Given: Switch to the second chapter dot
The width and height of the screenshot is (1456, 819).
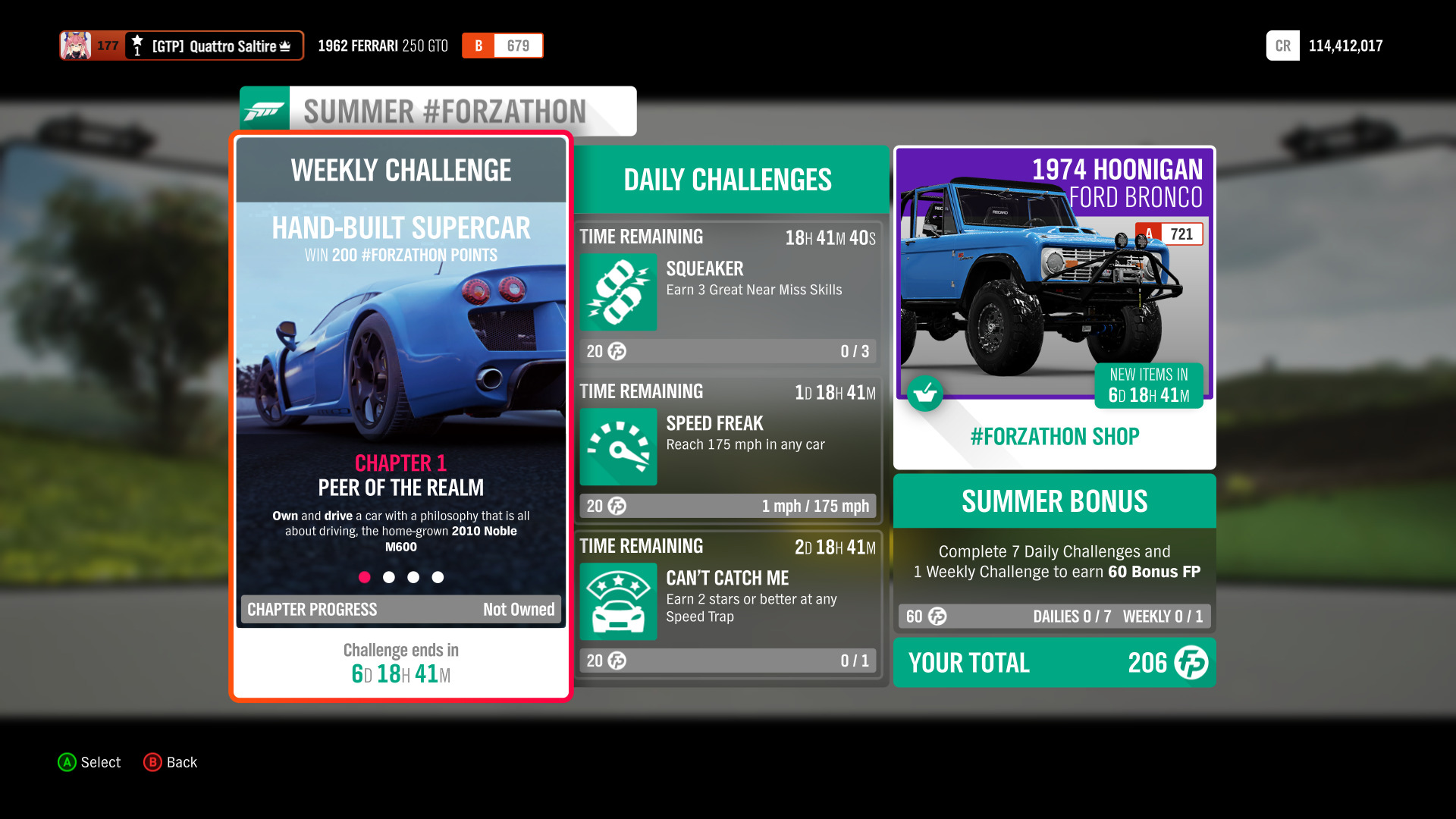Looking at the screenshot, I should pos(389,577).
